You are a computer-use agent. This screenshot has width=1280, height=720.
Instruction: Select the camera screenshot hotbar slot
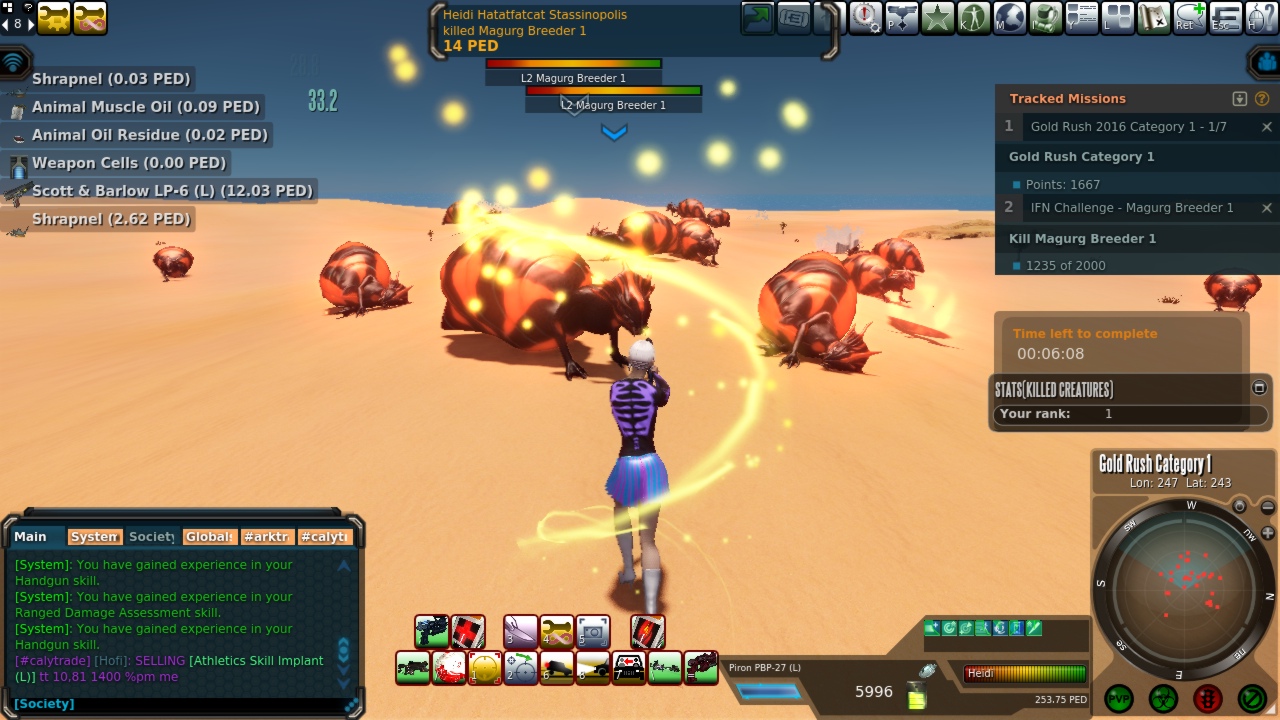coord(593,632)
